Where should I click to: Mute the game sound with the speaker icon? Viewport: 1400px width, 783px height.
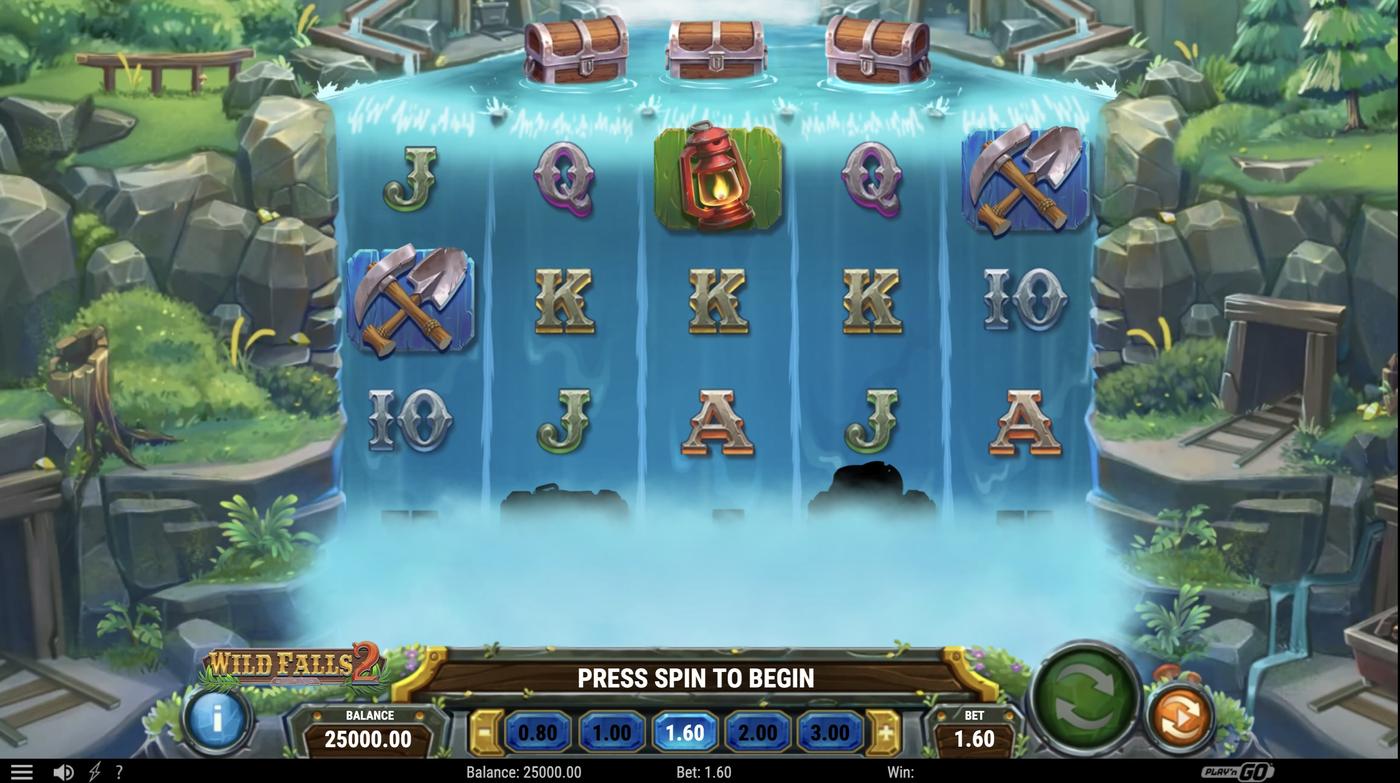(63, 770)
